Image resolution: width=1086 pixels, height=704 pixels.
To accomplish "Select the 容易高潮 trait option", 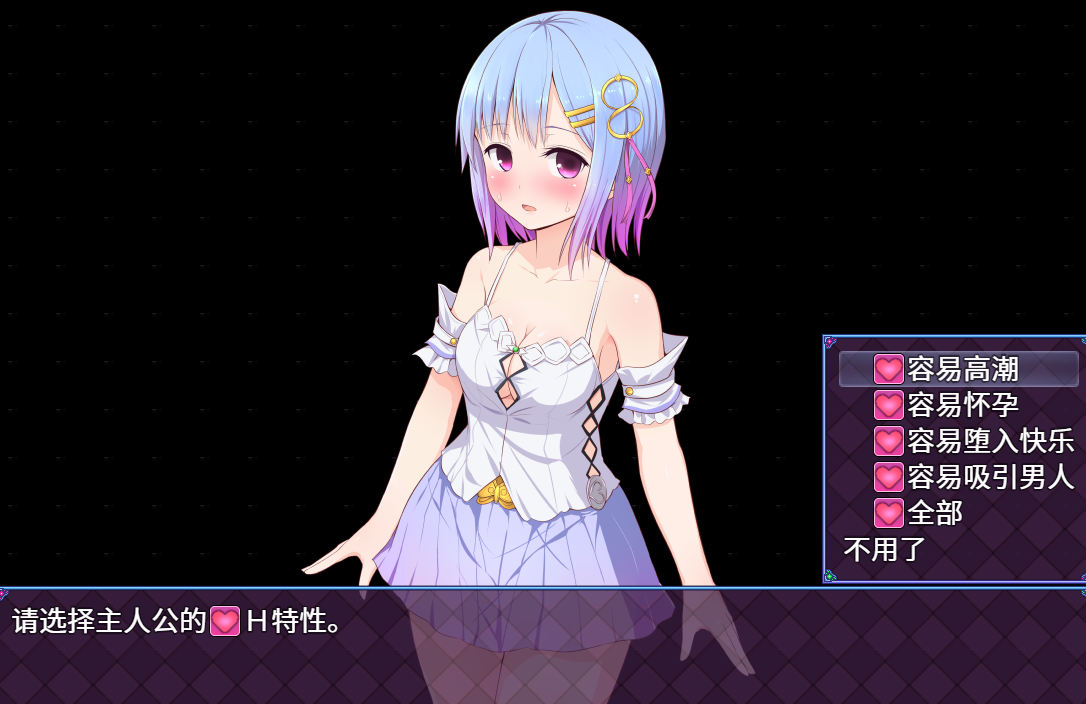I will [x=958, y=369].
